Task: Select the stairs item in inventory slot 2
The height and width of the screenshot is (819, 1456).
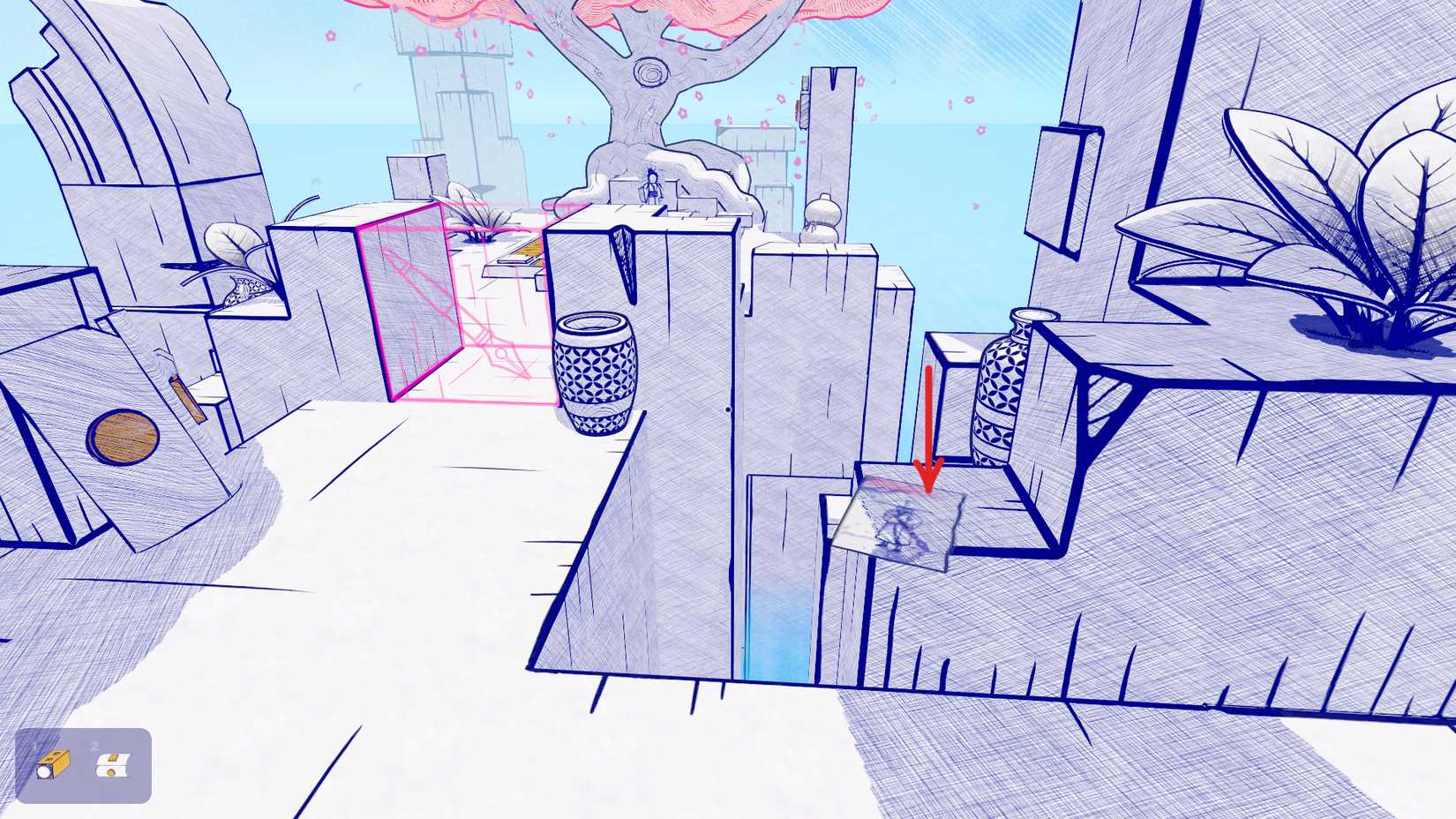Action: 116,764
